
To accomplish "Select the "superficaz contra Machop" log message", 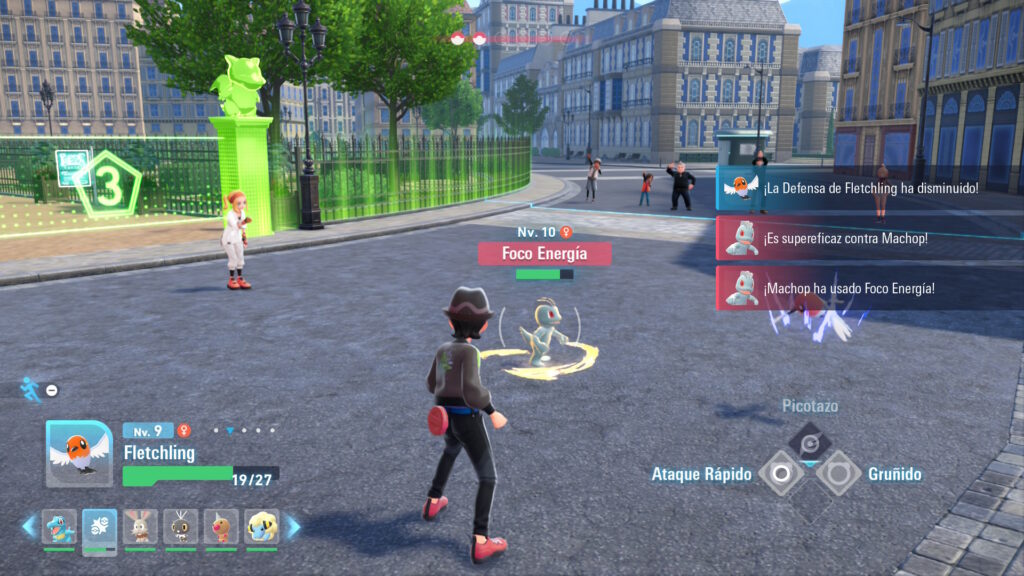I will pos(868,238).
